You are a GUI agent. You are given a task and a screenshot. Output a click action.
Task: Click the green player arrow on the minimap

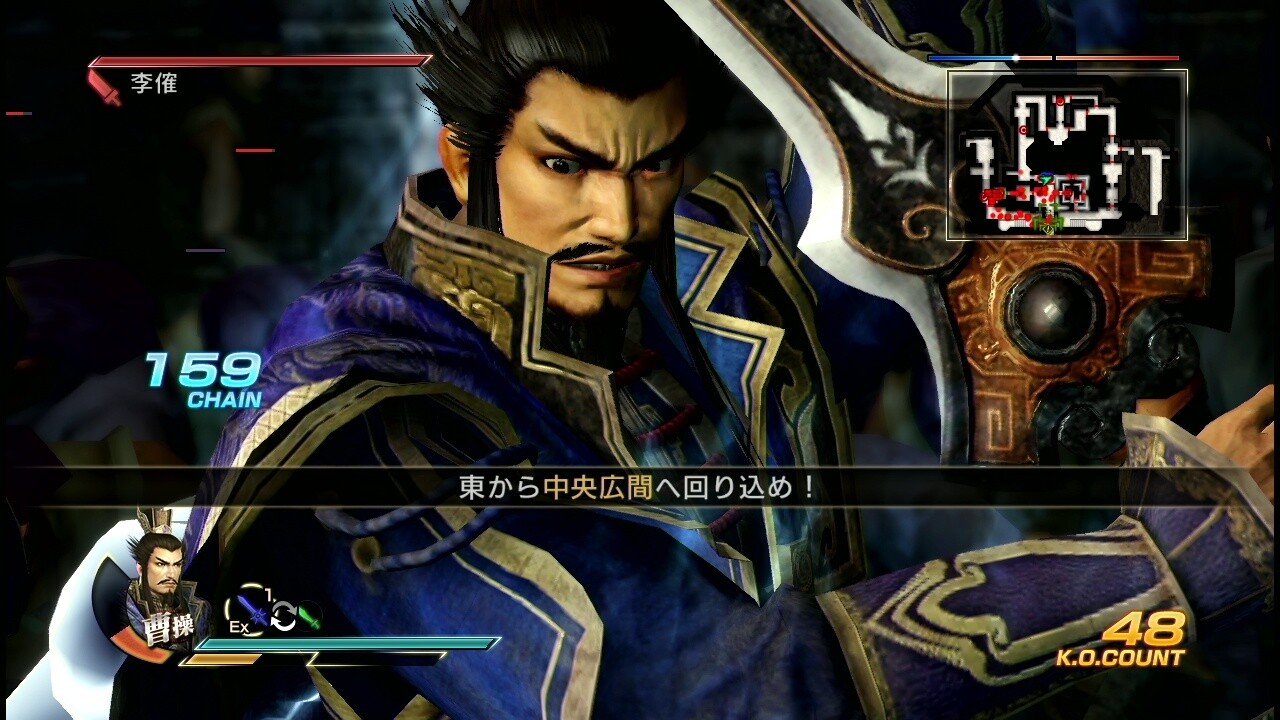pos(1046,179)
